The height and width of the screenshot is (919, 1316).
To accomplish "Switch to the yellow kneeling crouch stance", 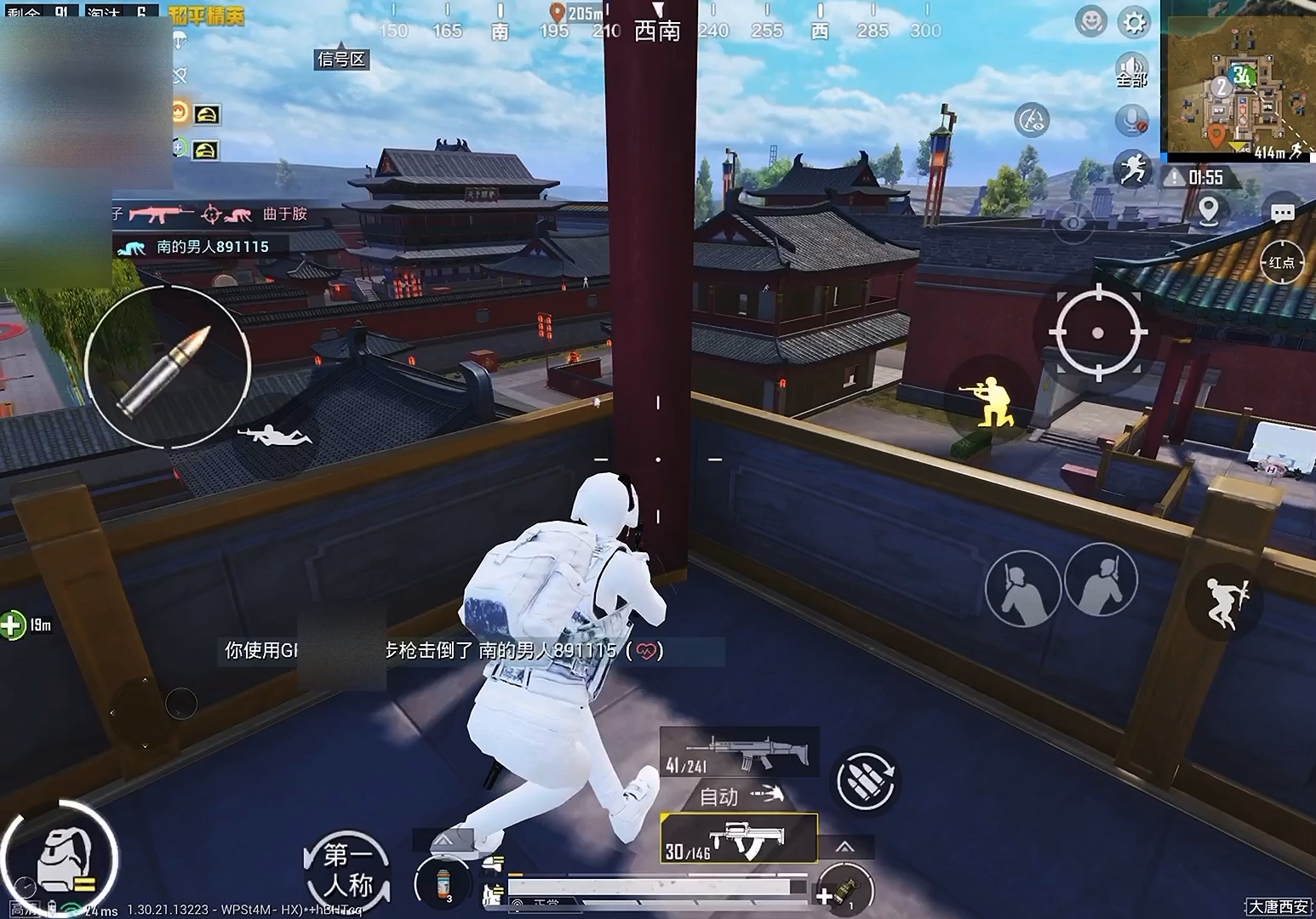I will click(990, 401).
